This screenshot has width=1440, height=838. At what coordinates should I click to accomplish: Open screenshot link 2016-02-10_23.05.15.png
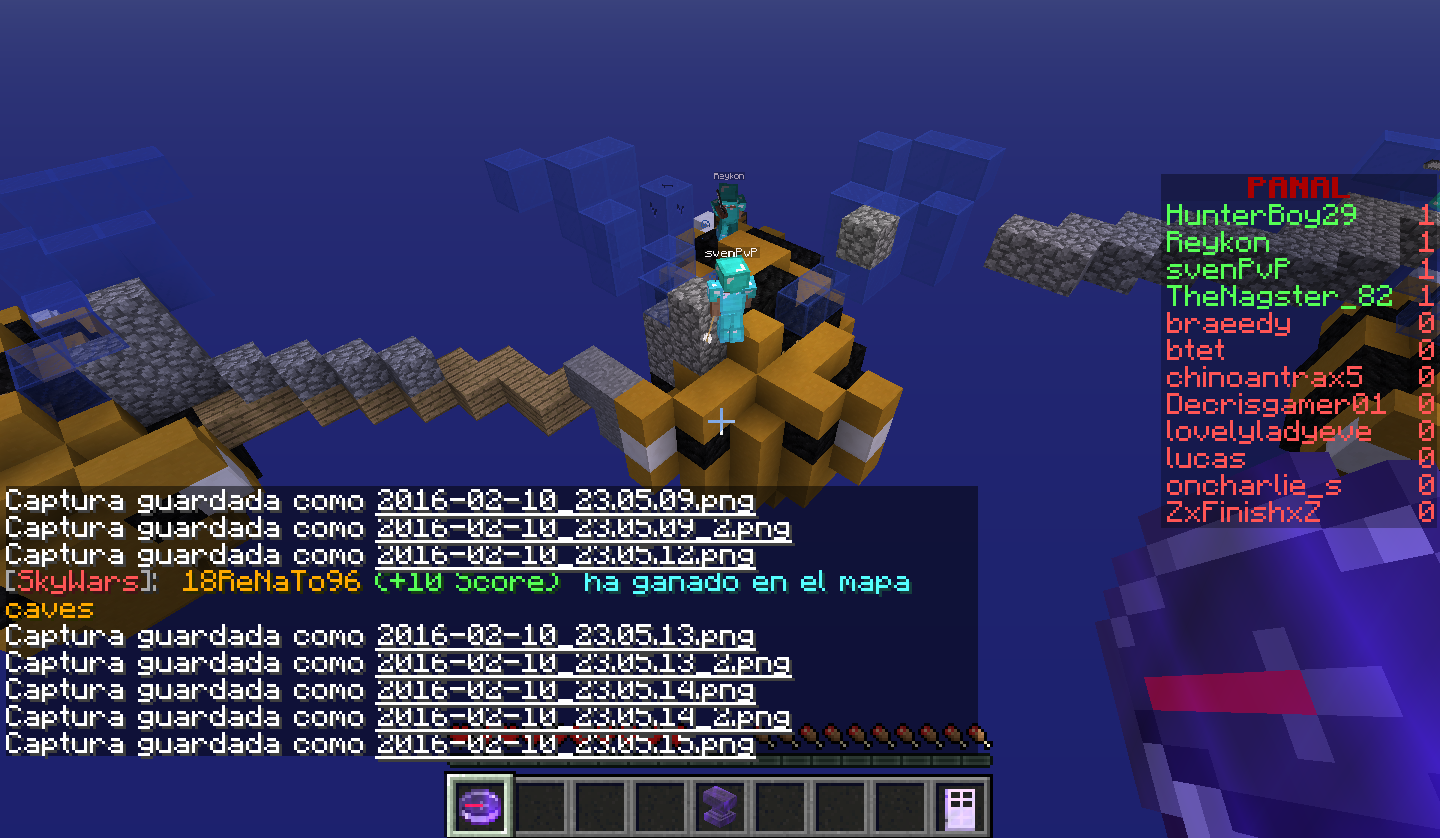point(565,743)
